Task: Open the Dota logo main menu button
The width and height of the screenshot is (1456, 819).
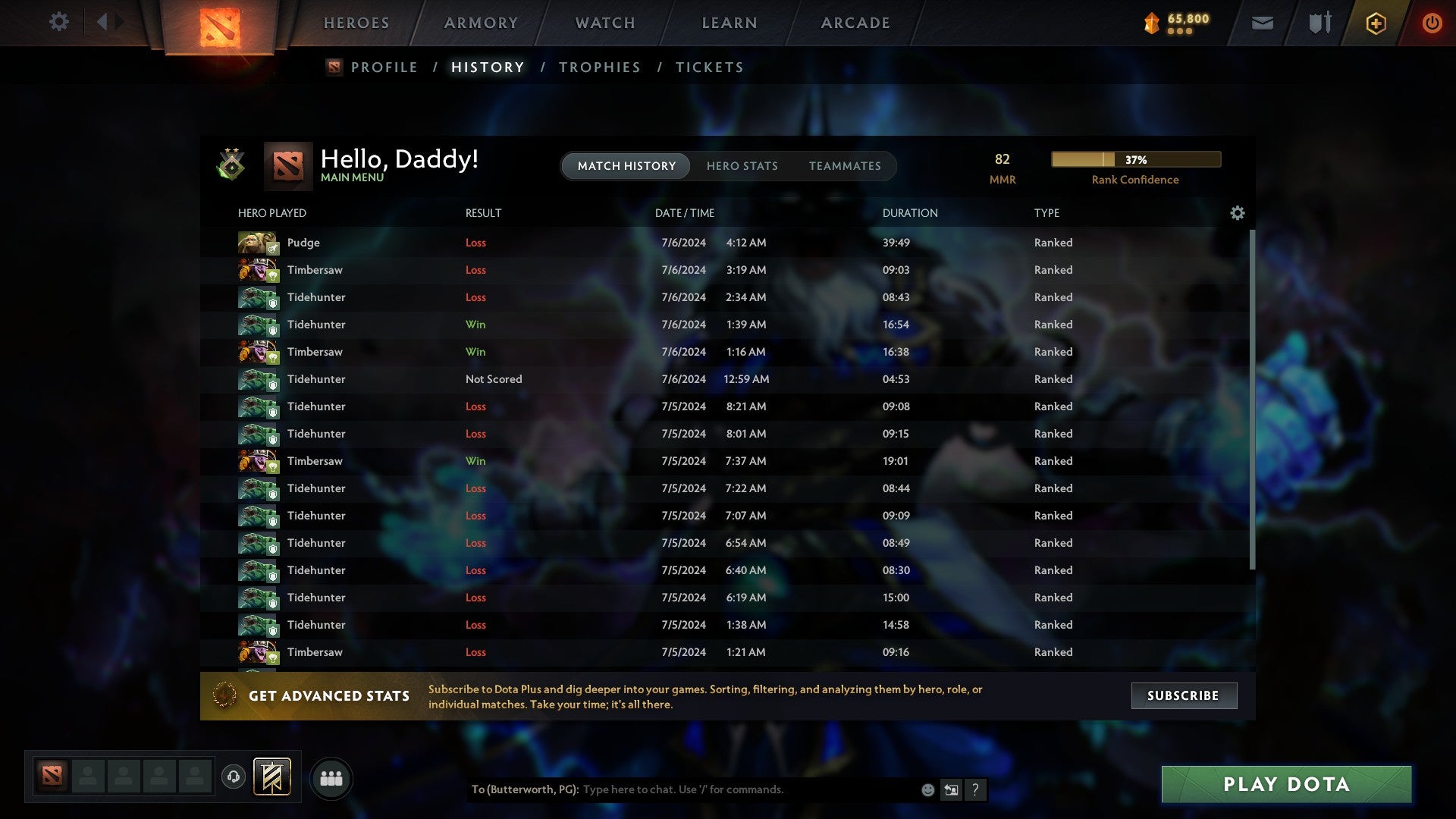Action: click(x=220, y=27)
